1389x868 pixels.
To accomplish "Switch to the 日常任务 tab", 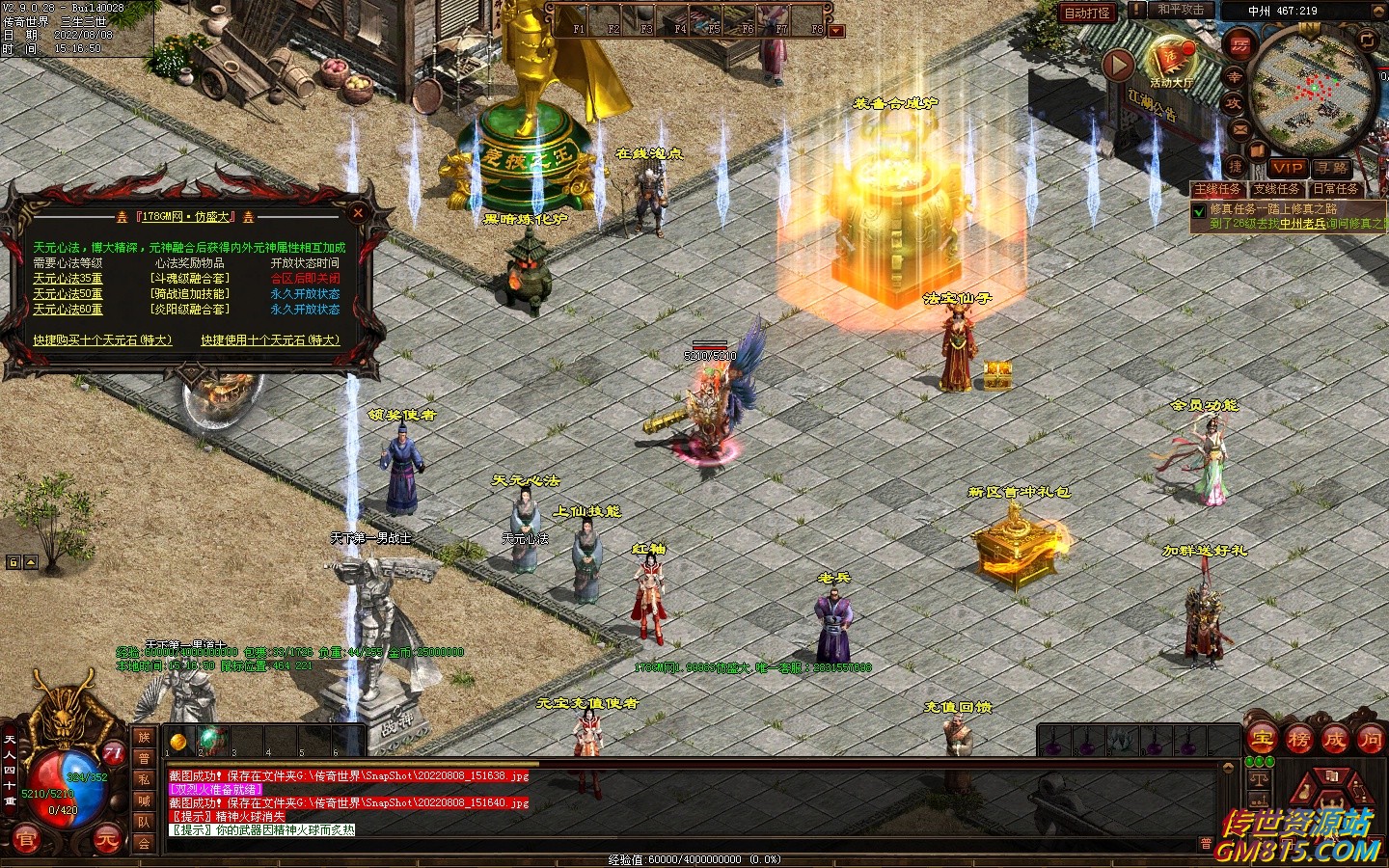I will [x=1336, y=189].
